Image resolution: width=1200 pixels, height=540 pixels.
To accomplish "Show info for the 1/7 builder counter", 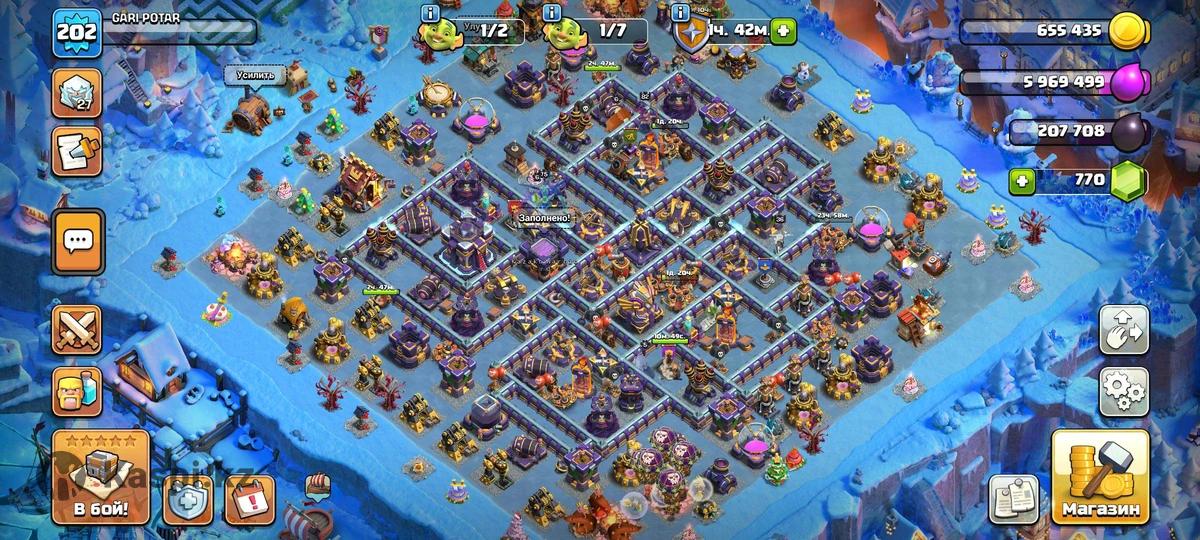I will [x=551, y=13].
